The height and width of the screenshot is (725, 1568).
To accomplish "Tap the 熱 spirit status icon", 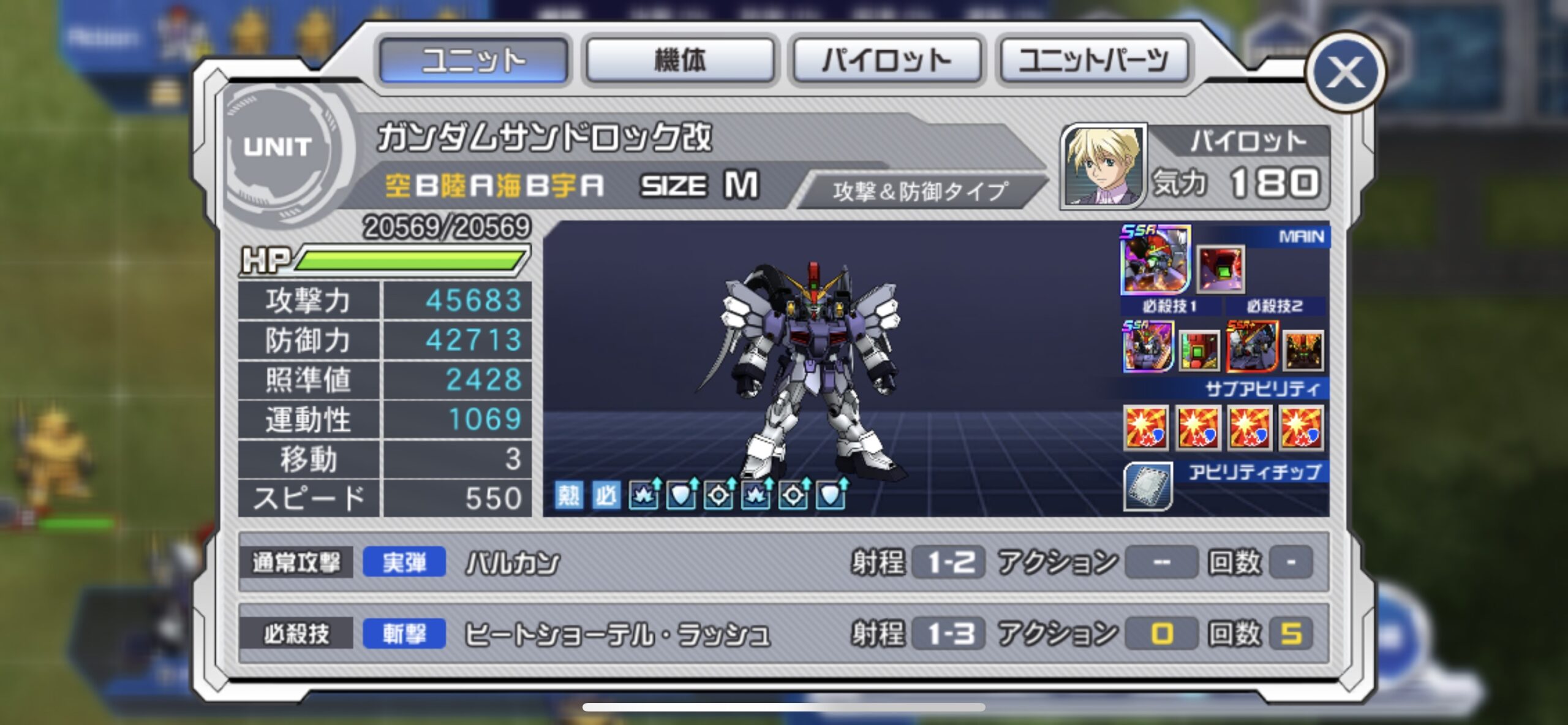I will [x=568, y=495].
